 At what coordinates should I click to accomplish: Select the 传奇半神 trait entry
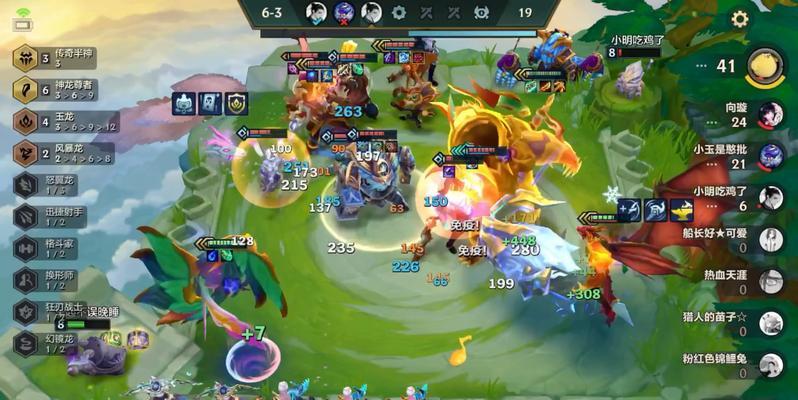(x=60, y=58)
